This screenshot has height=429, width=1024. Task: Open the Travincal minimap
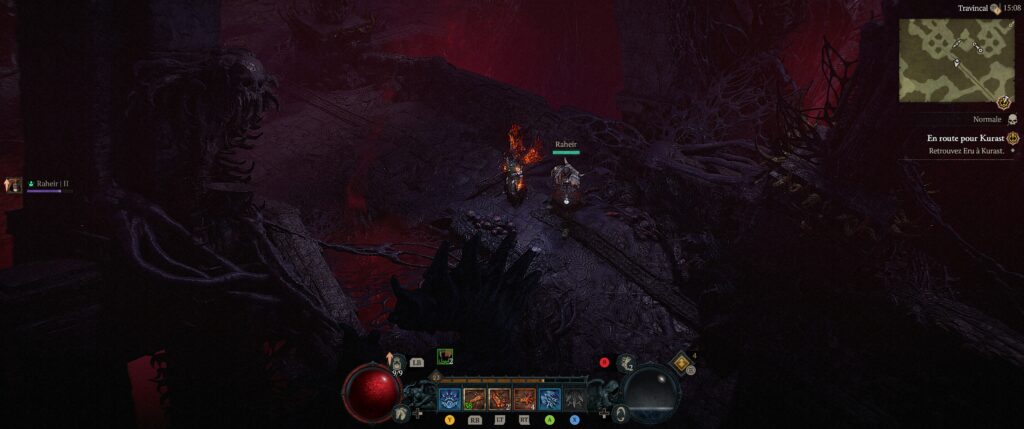(x=957, y=60)
